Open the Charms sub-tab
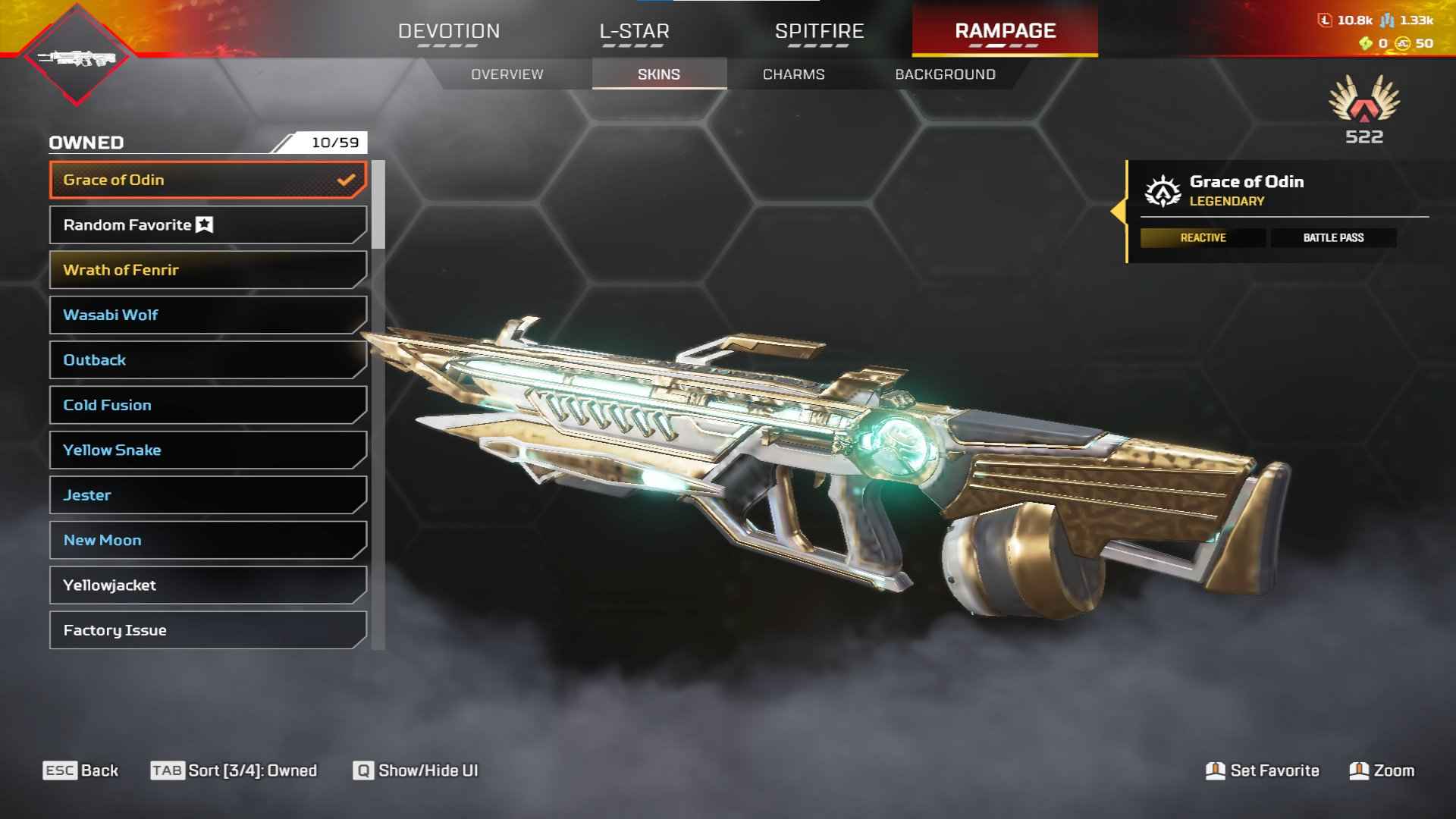The width and height of the screenshot is (1456, 819). coord(793,74)
